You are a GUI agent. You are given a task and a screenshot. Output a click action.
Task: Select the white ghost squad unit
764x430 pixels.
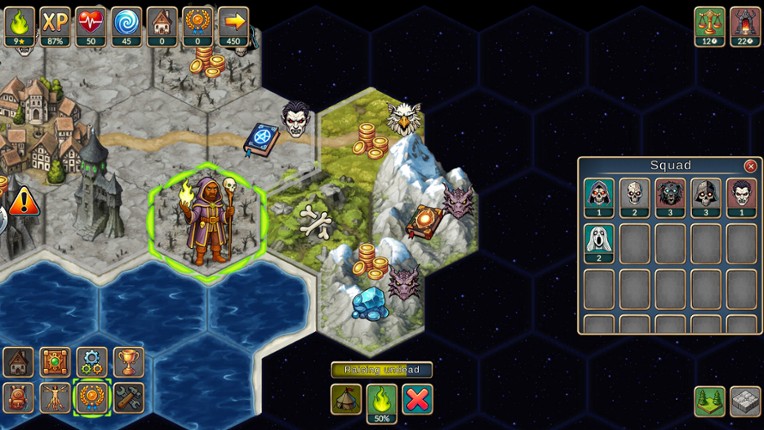click(599, 242)
